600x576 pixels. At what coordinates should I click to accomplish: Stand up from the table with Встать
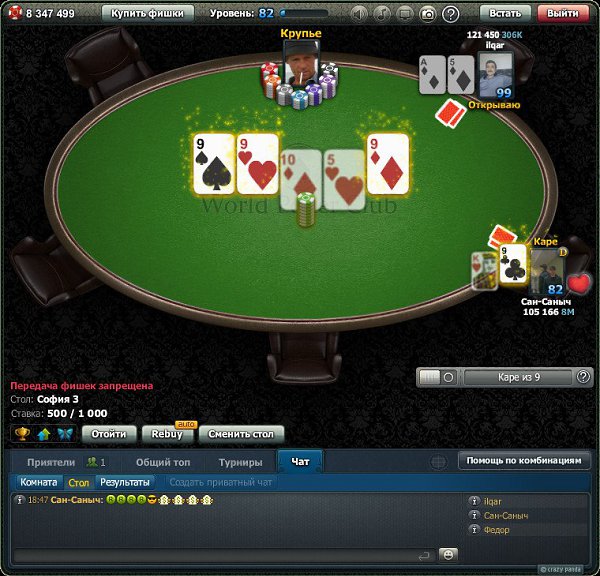coord(506,14)
